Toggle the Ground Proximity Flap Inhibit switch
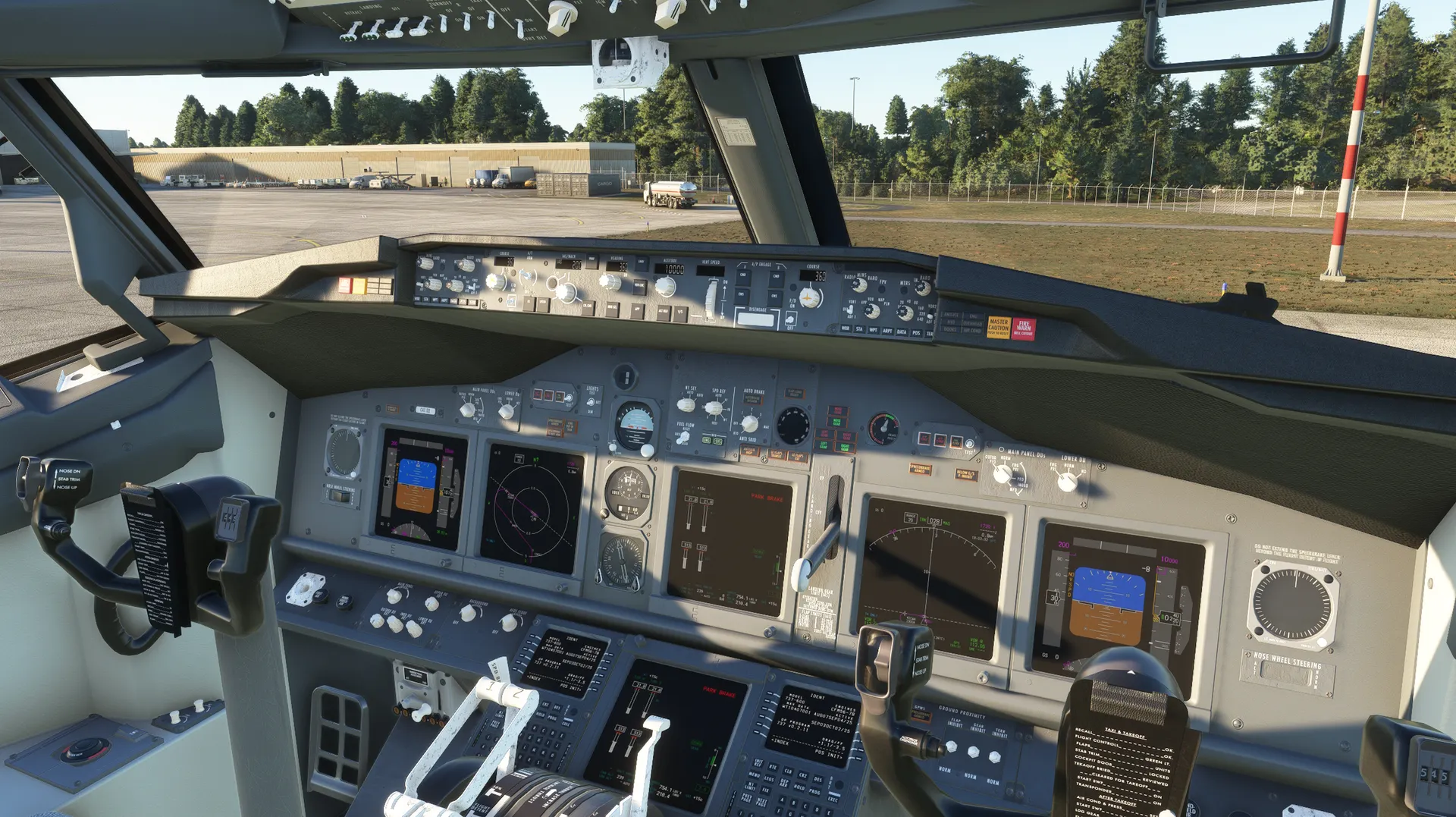 [952, 746]
